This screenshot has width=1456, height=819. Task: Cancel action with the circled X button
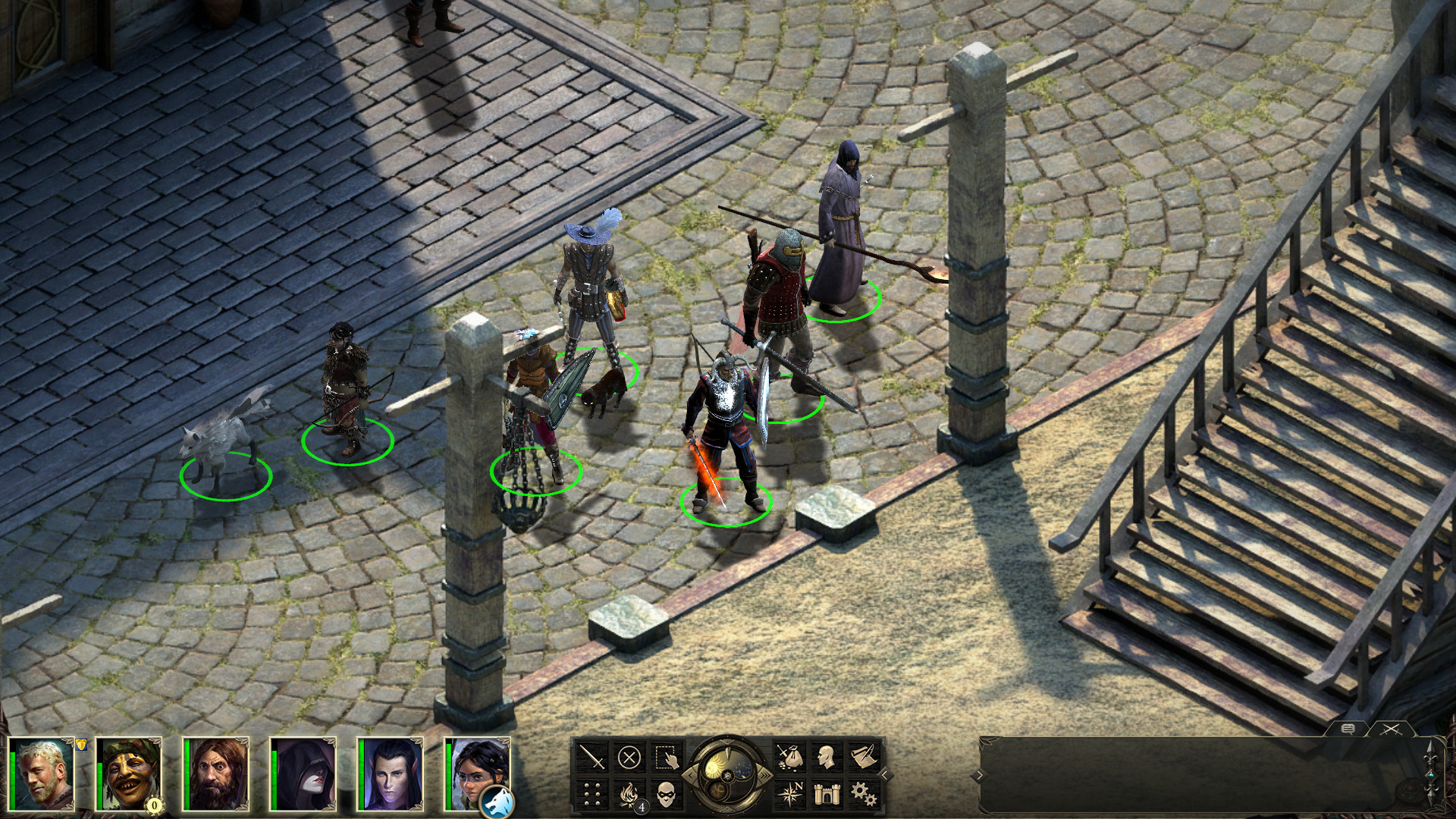(x=629, y=757)
